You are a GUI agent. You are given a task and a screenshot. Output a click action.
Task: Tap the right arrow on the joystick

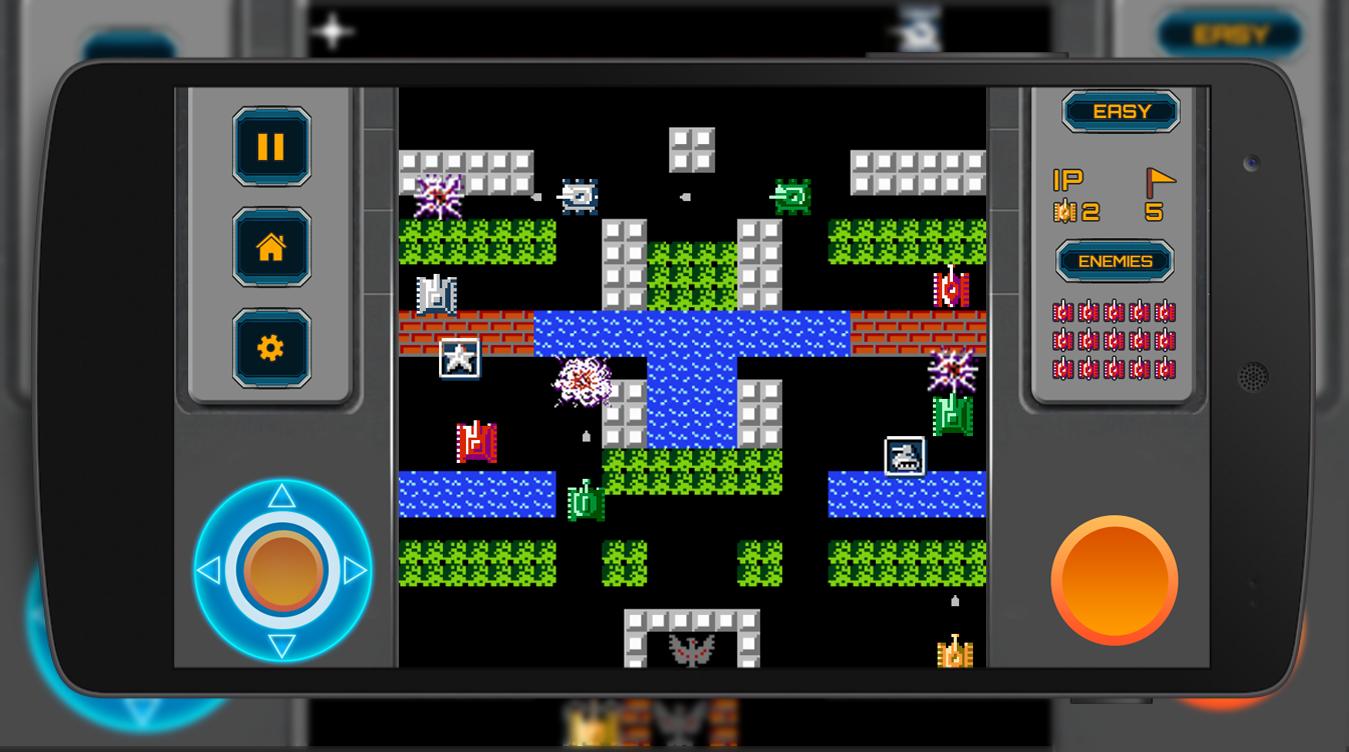[x=356, y=571]
